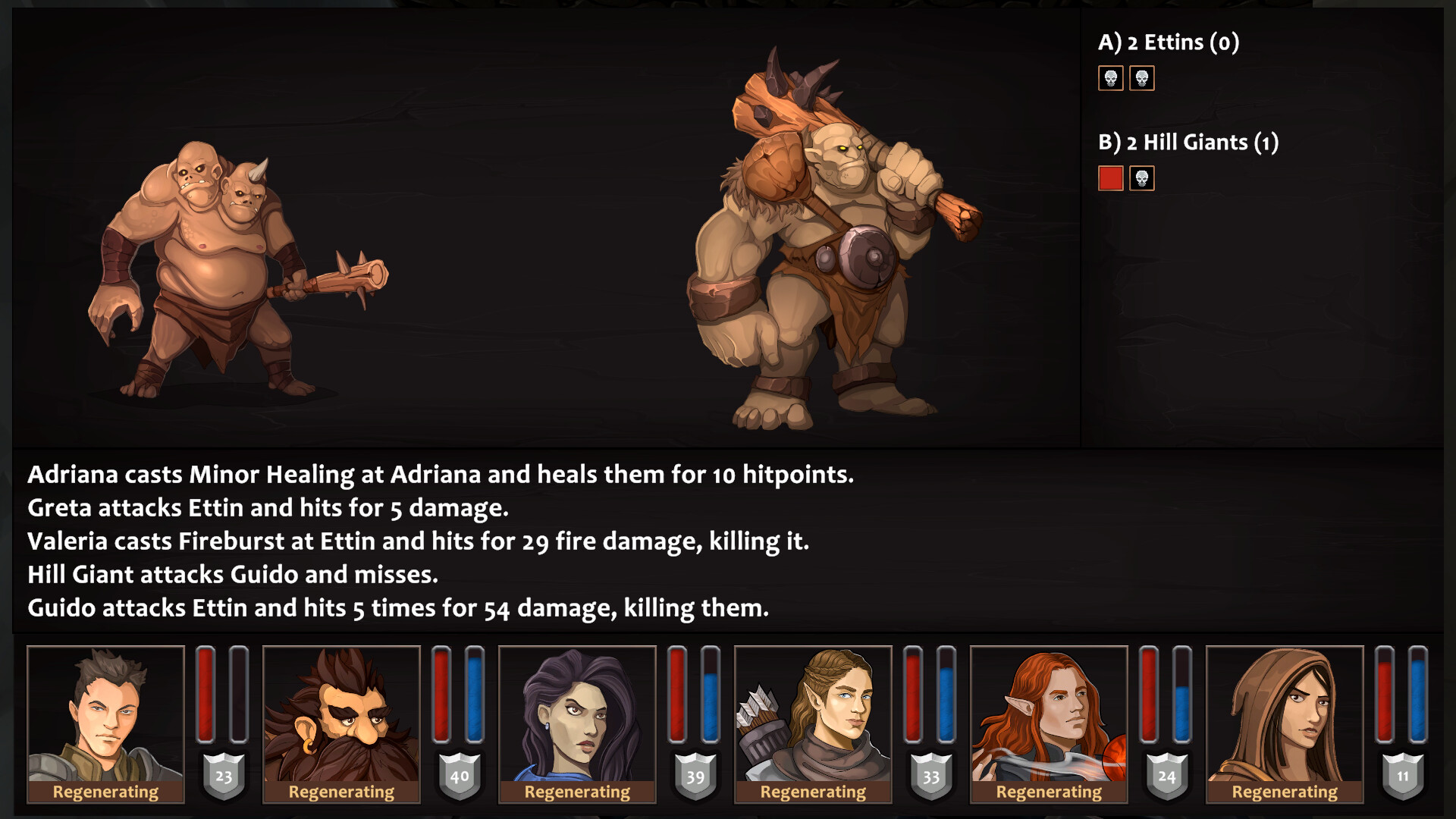Toggle Regenerating status on the bearded dwarf

(x=341, y=792)
